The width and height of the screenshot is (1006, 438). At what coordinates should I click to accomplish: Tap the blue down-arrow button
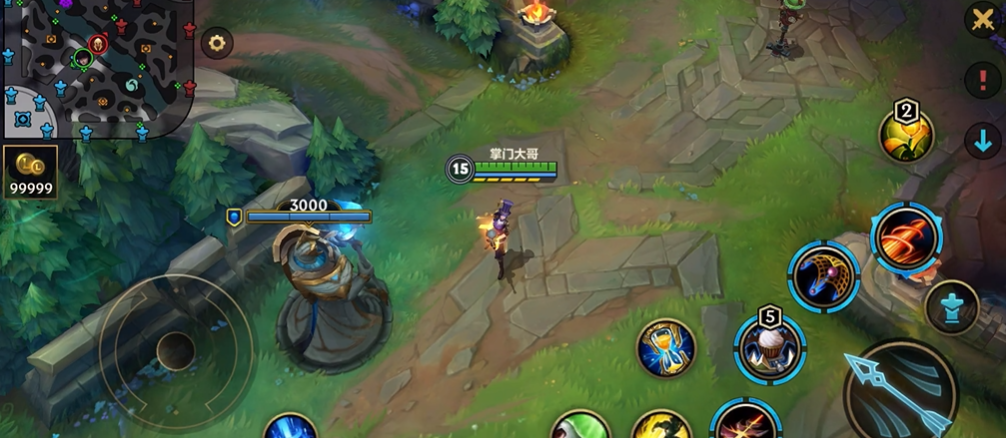click(x=982, y=140)
